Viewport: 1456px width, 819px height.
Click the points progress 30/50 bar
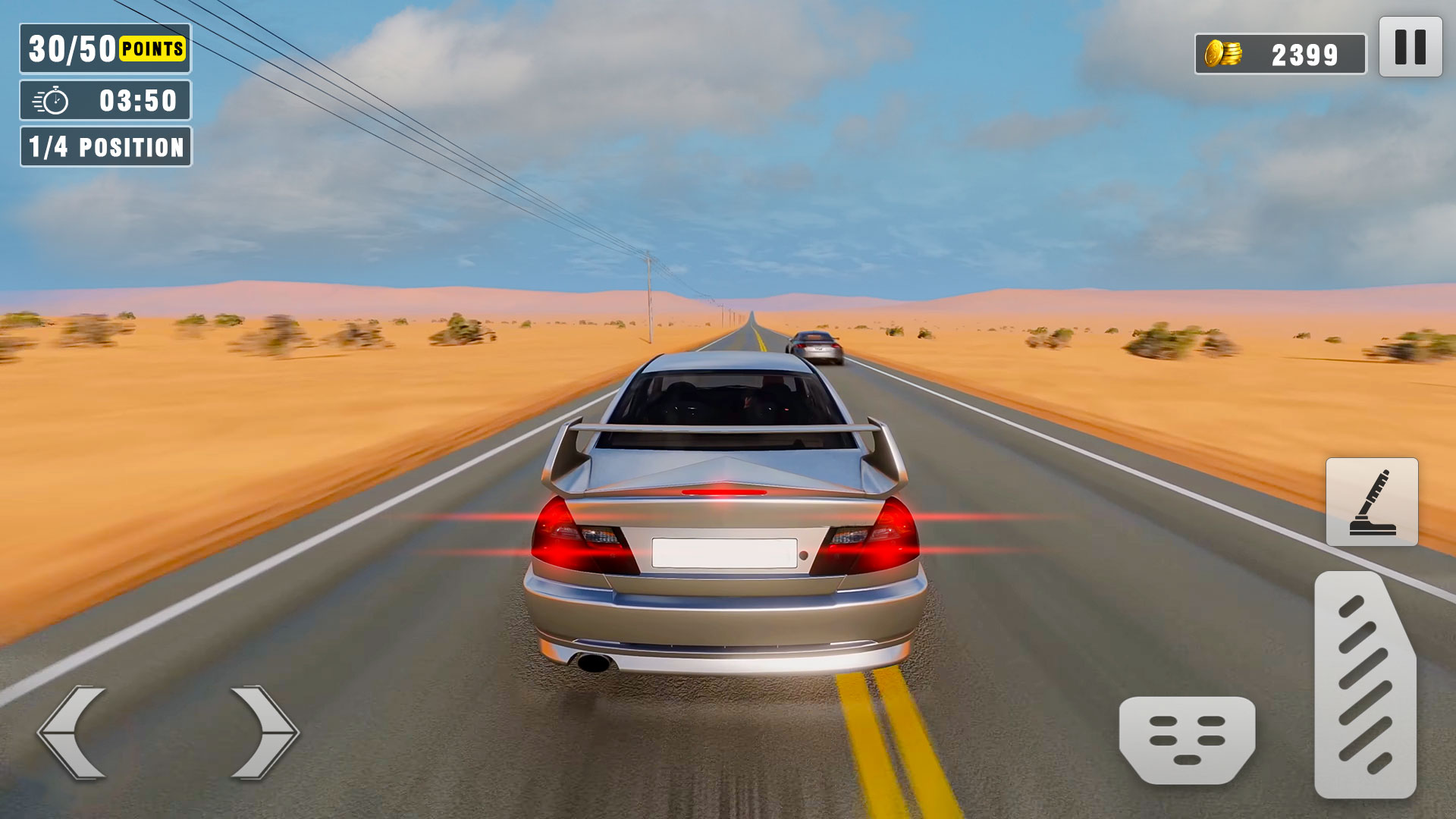tap(104, 49)
